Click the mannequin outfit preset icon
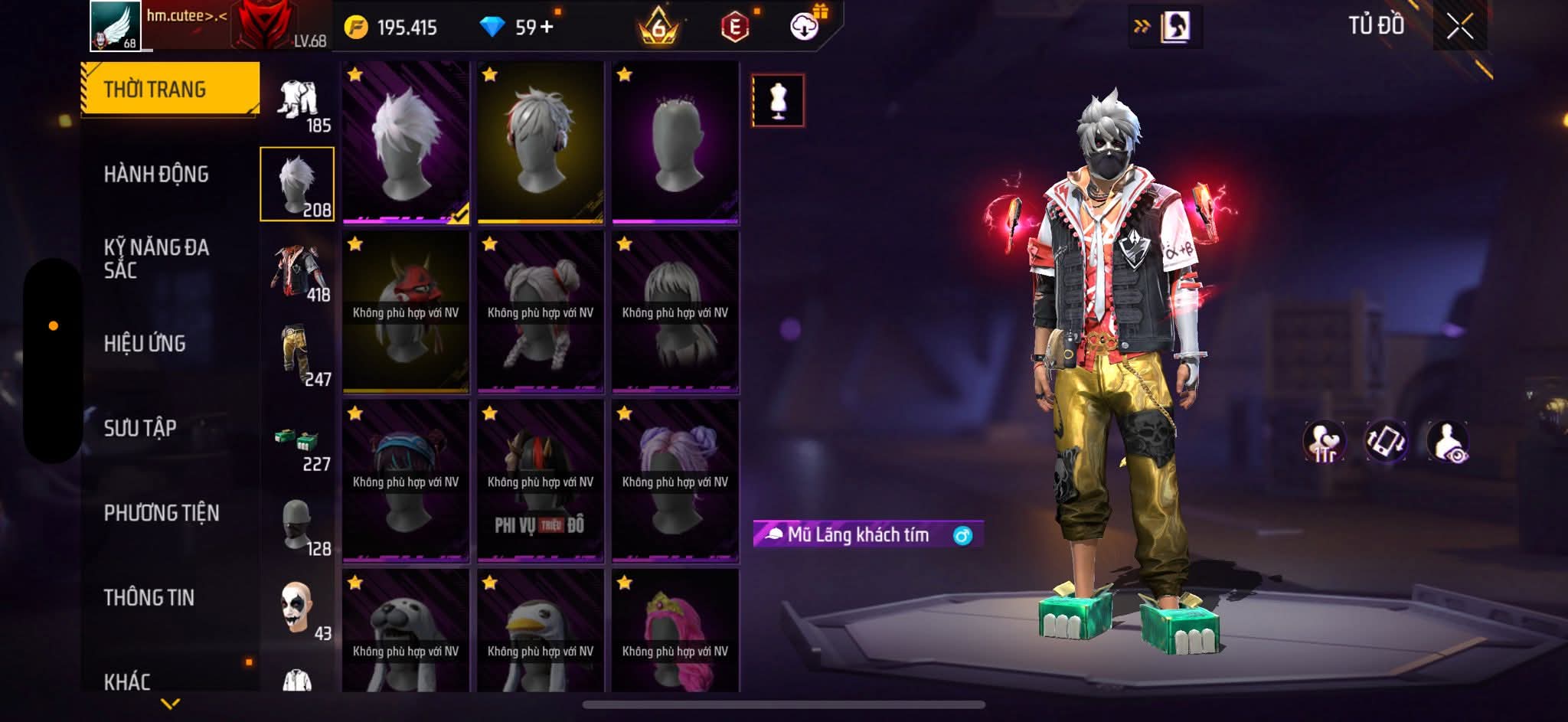1568x722 pixels. coord(778,100)
